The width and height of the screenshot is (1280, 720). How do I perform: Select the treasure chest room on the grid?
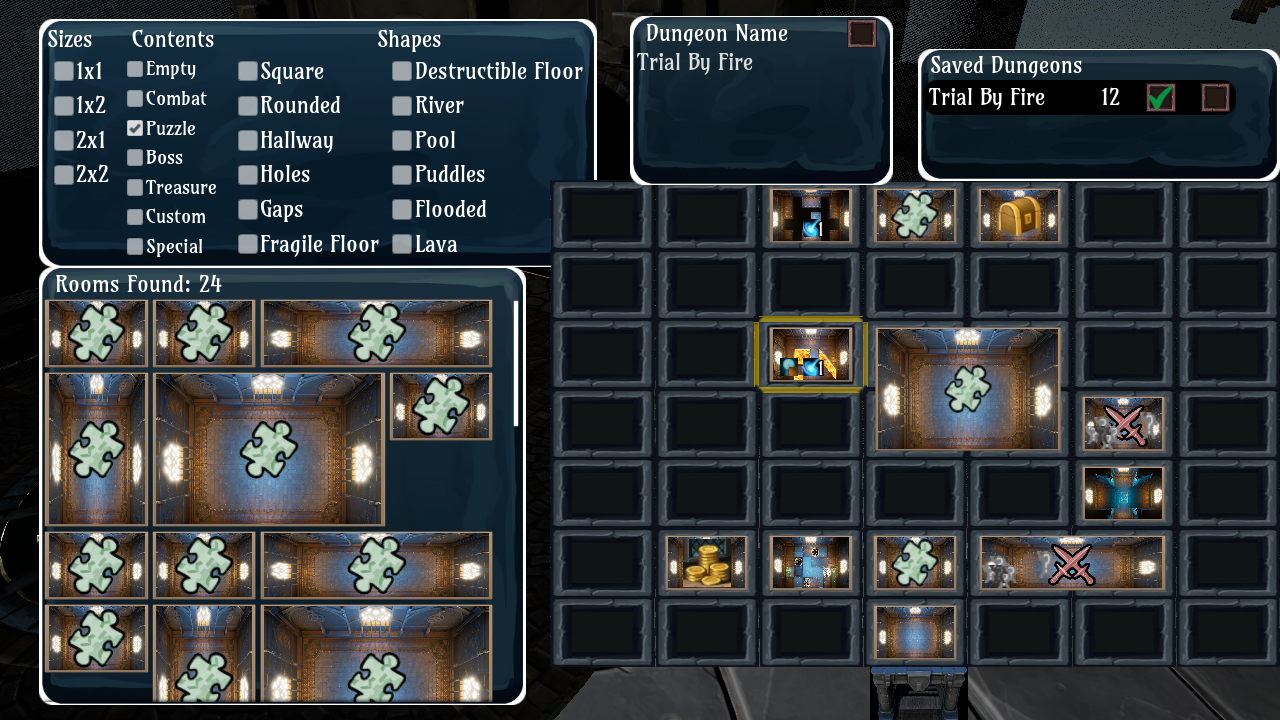coord(1019,215)
